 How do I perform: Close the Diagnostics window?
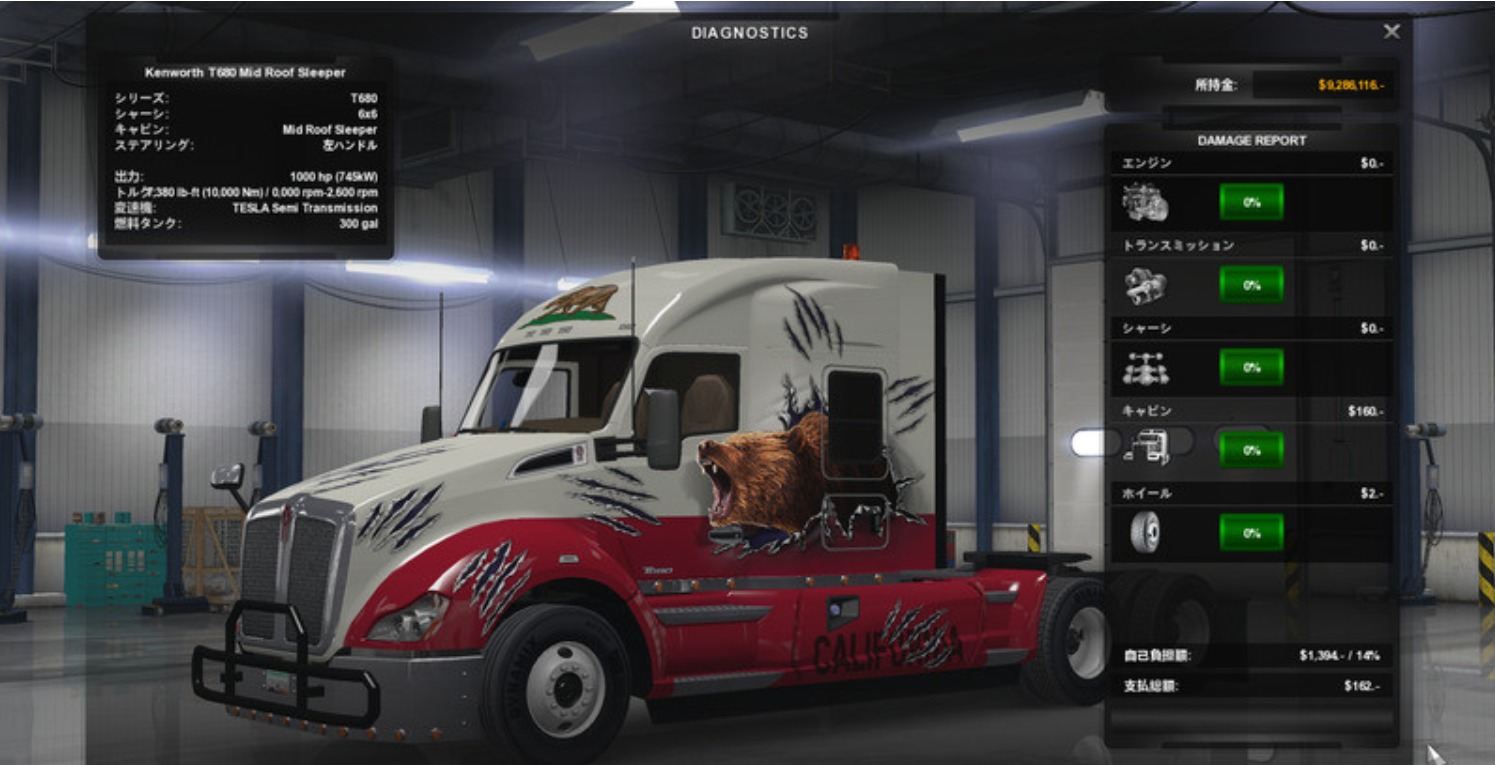(x=1391, y=32)
